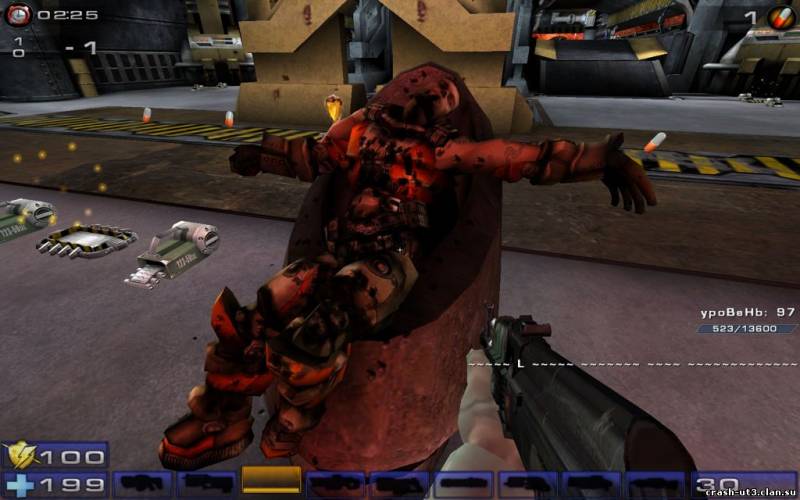Click the crash-ut3.clan.su watermark
The height and width of the screenshot is (500, 800).
point(752,492)
